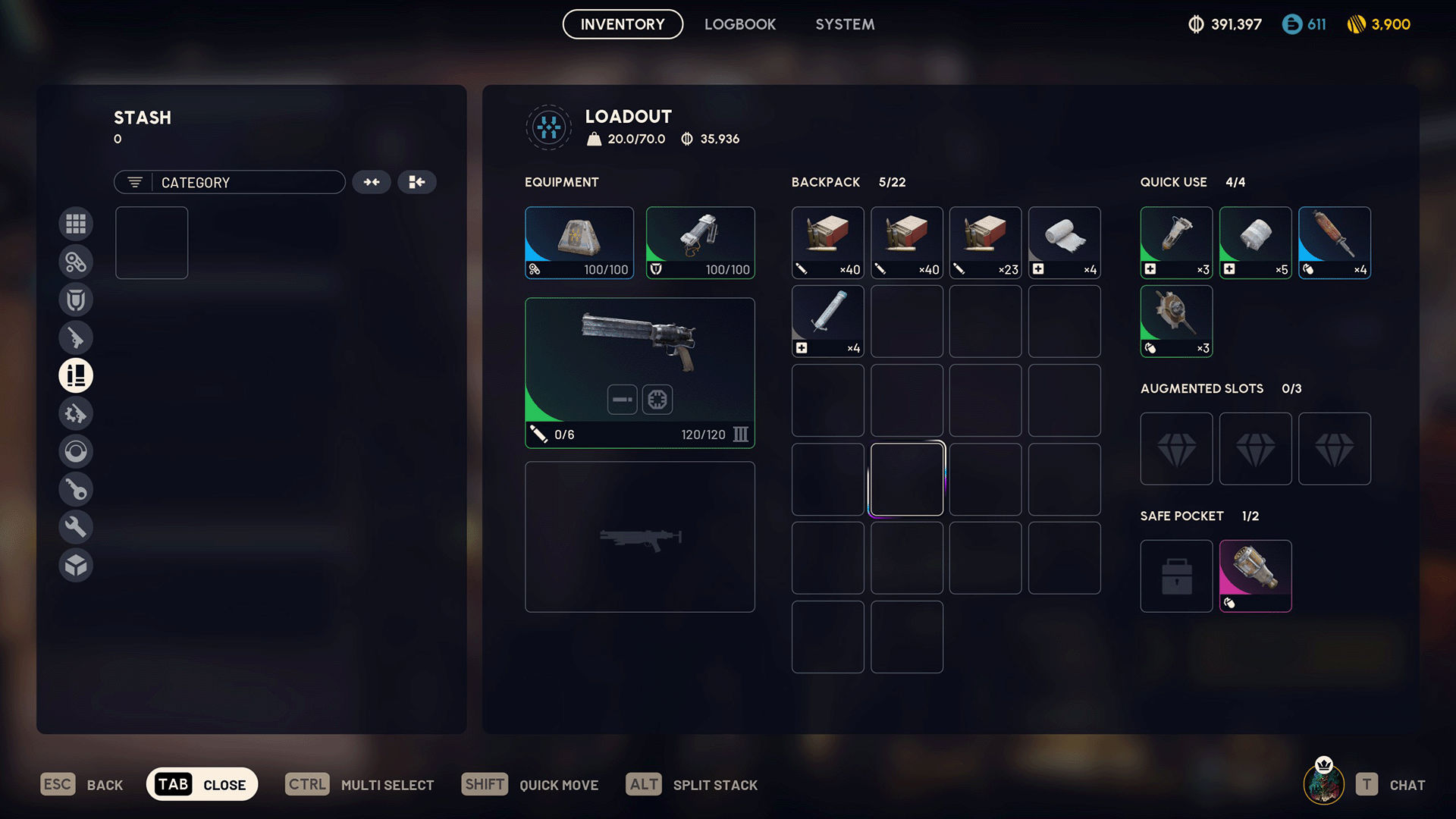Select the x23 ammo box stack

tap(985, 243)
